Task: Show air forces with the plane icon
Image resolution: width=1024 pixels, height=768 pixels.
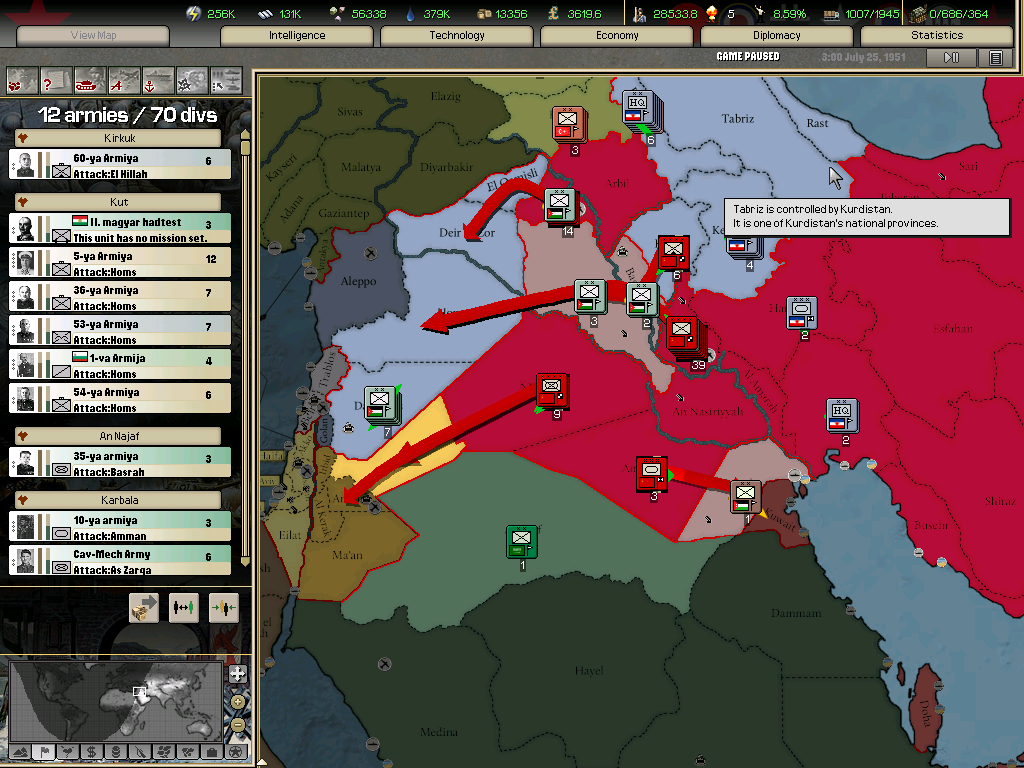Action: (124, 79)
